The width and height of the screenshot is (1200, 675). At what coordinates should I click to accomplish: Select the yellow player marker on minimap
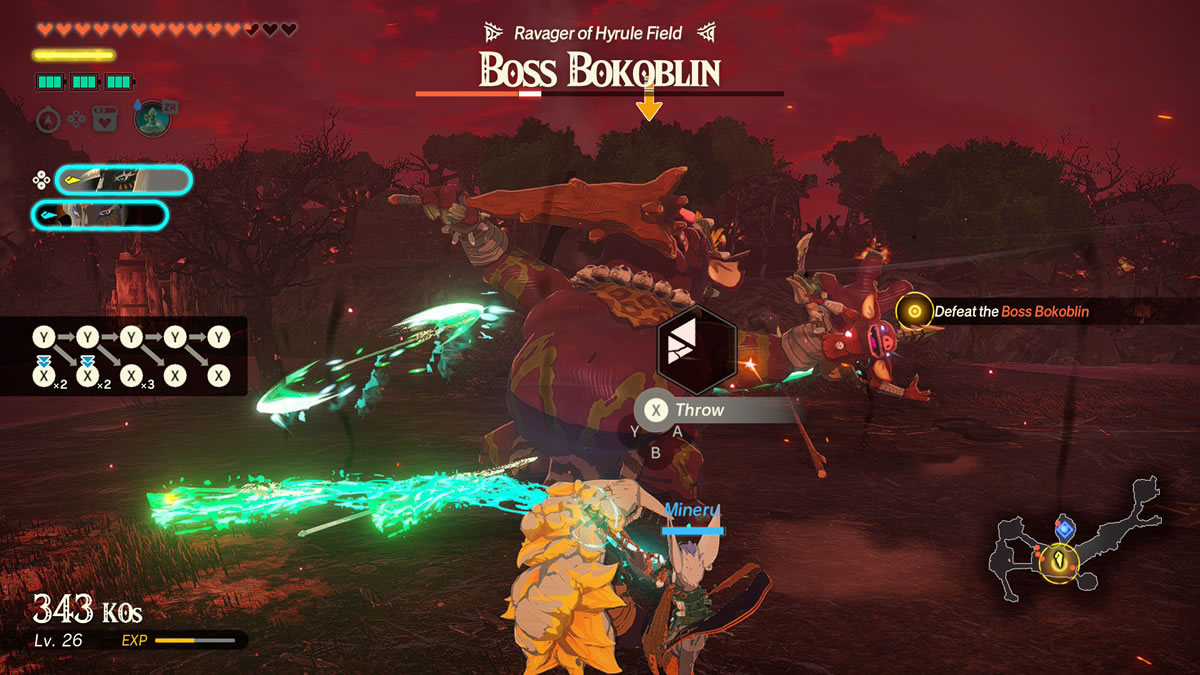click(1059, 562)
